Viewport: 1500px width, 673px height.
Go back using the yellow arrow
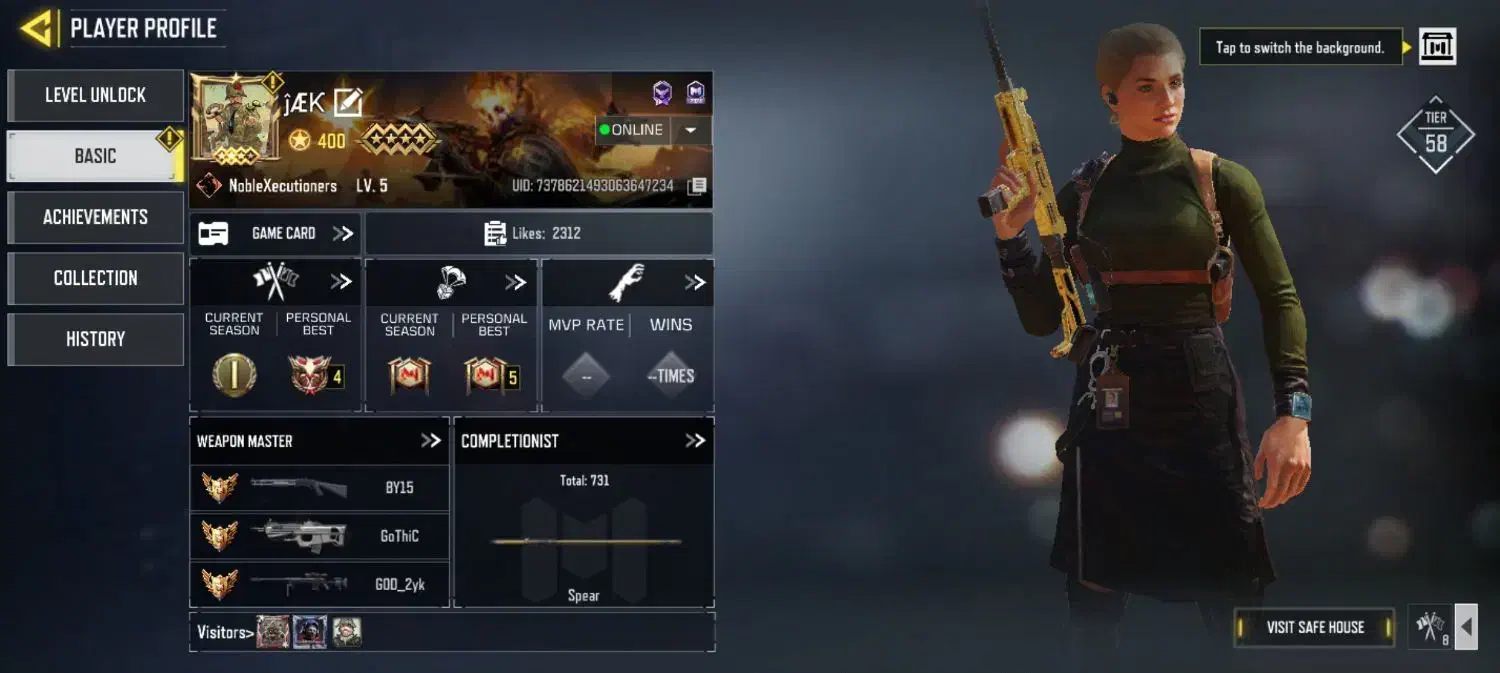(36, 28)
